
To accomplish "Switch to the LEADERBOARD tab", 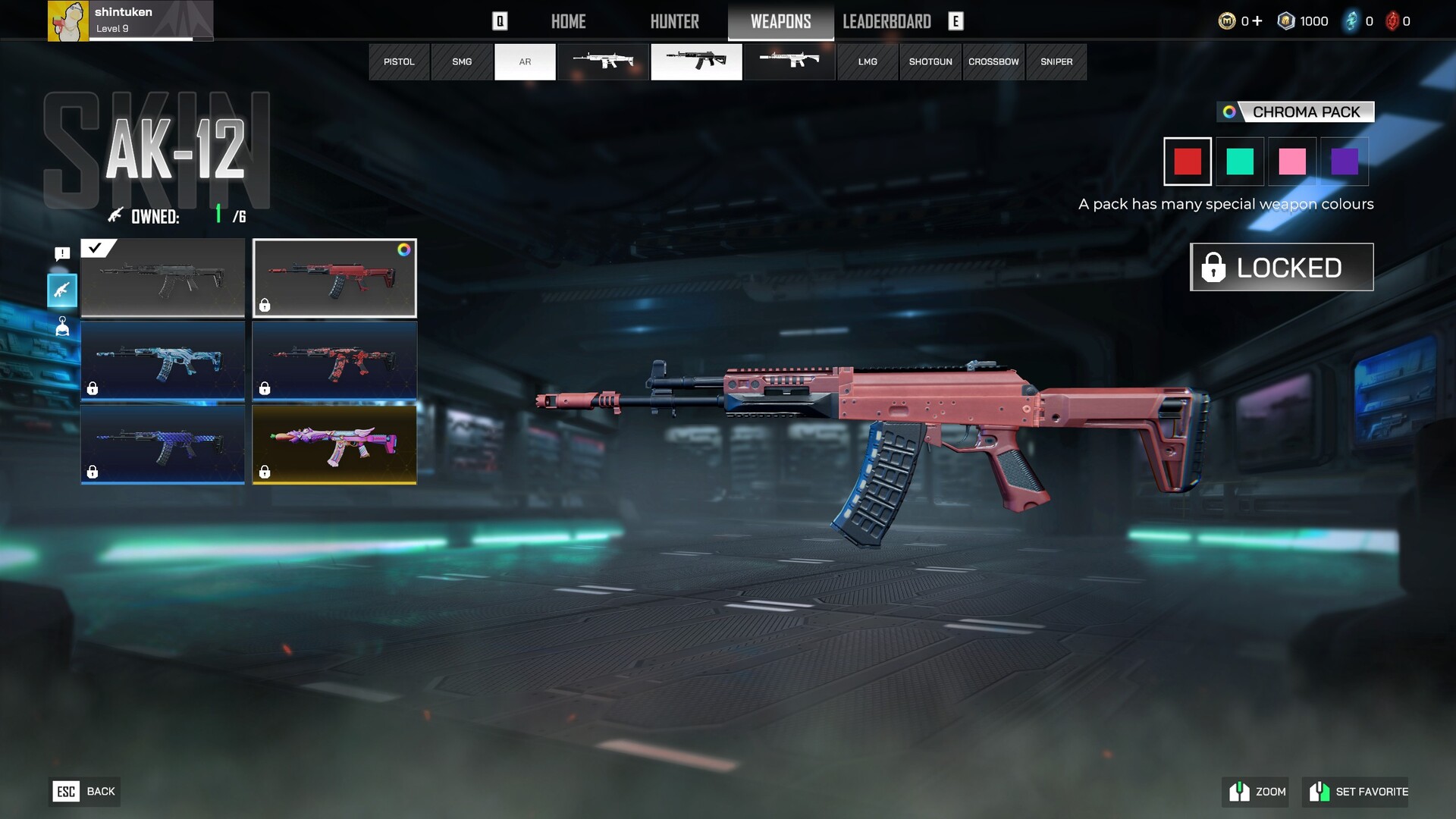I will (887, 21).
